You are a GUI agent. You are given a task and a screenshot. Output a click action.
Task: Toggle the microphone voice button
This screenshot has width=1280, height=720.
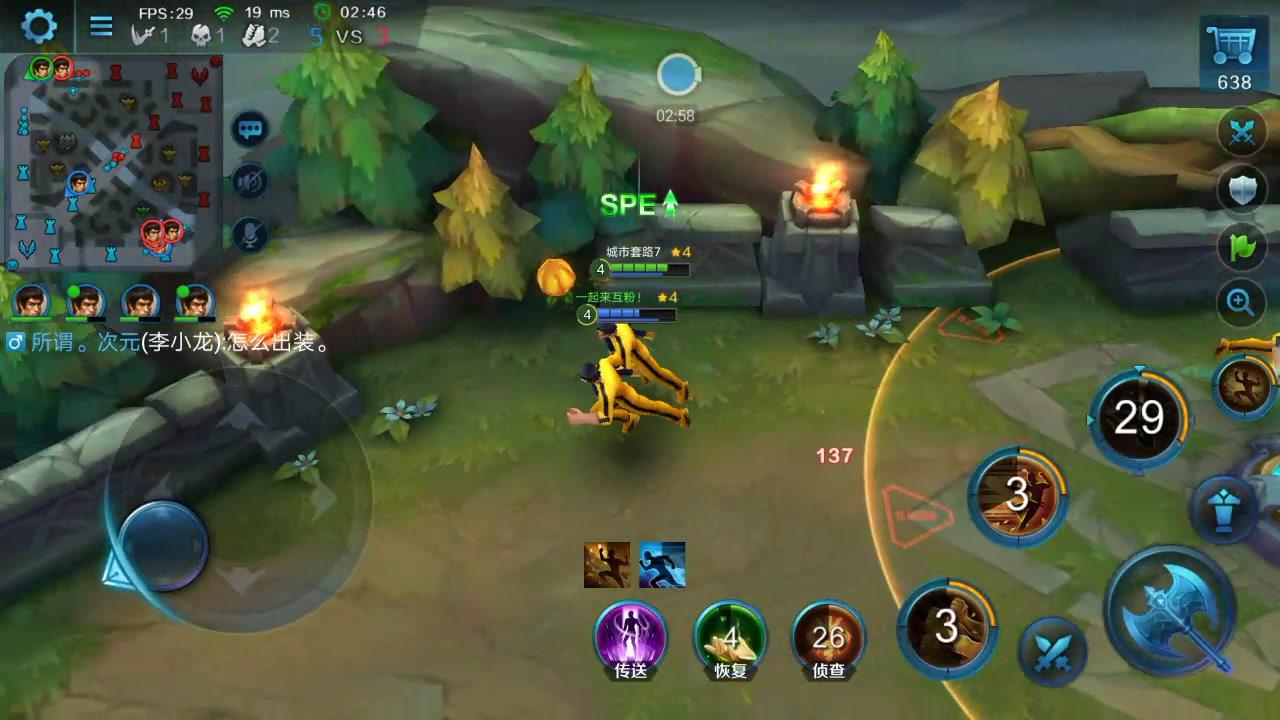[x=250, y=235]
